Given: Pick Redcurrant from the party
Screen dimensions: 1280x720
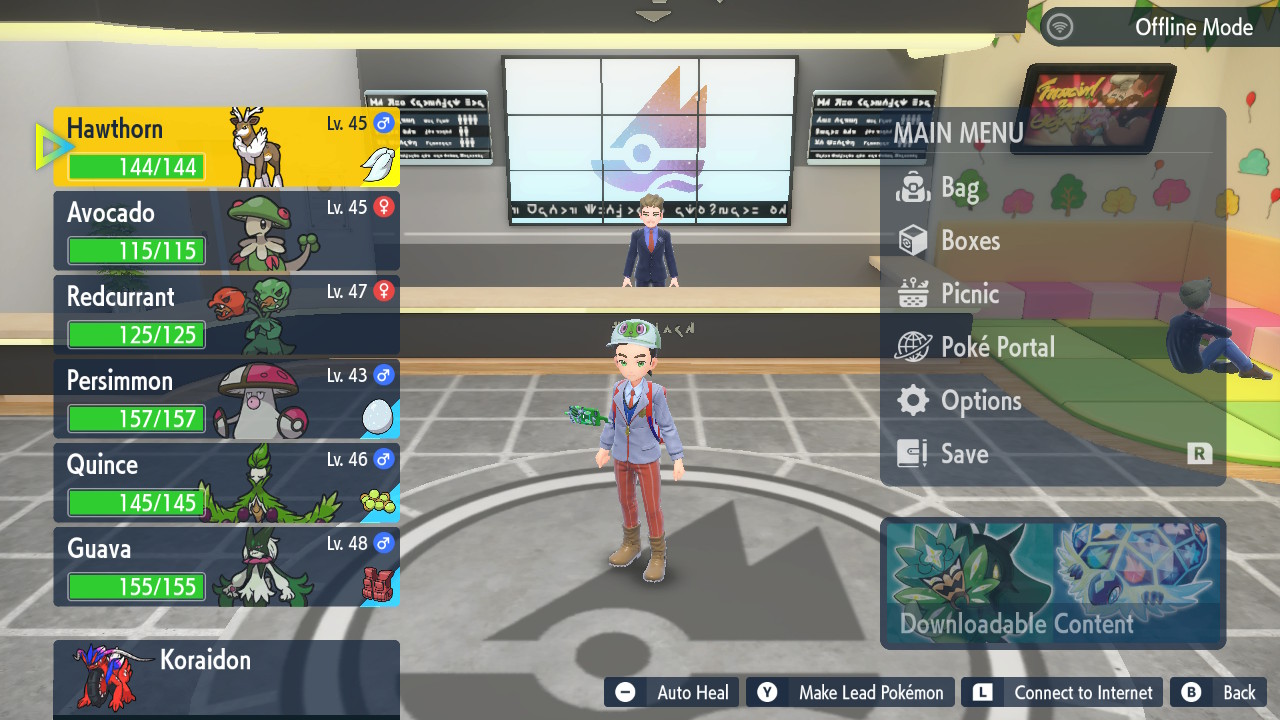Looking at the screenshot, I should [x=226, y=315].
